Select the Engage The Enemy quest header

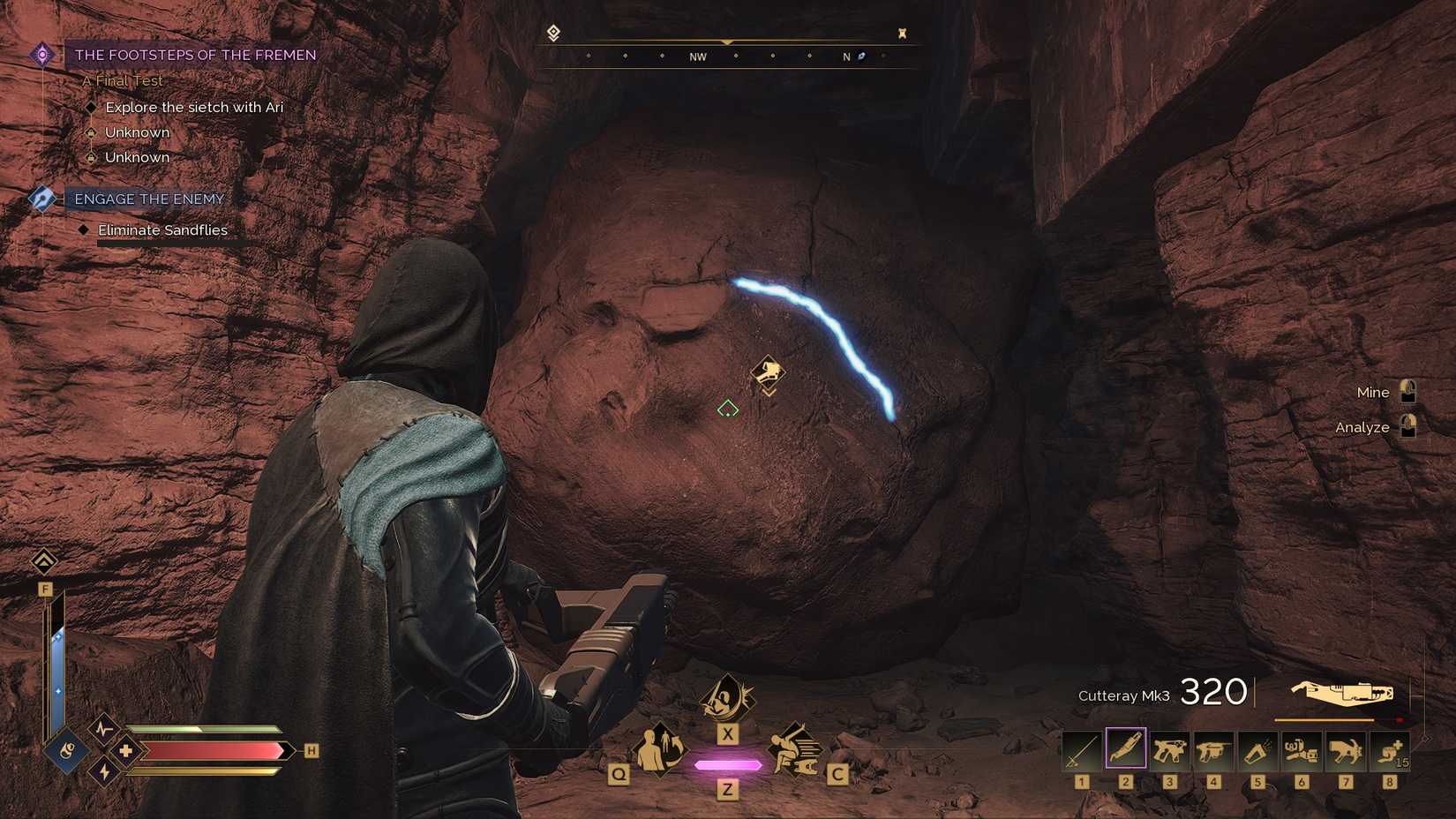[148, 199]
